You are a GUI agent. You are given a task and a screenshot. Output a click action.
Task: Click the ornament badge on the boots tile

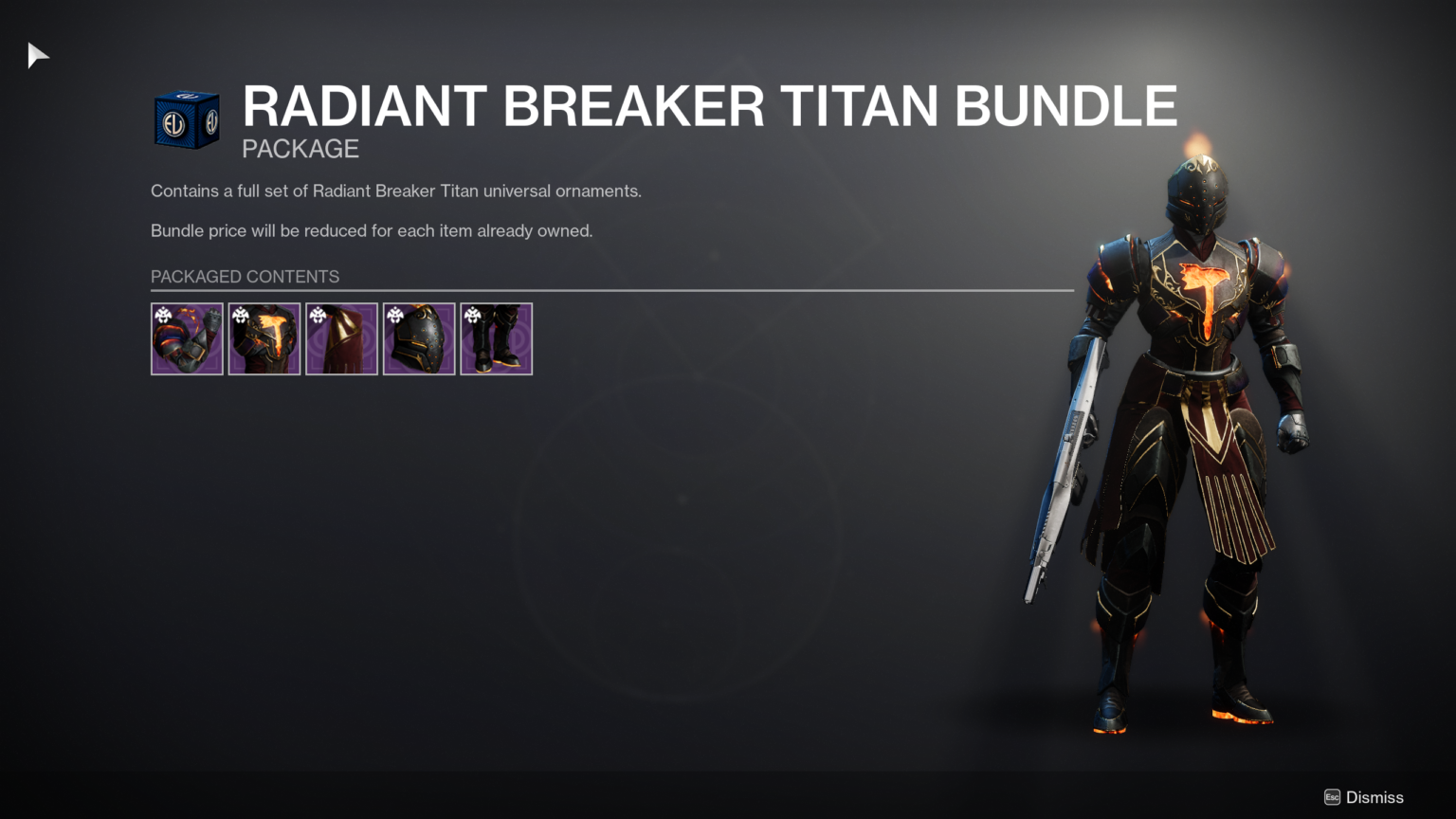pos(472,314)
